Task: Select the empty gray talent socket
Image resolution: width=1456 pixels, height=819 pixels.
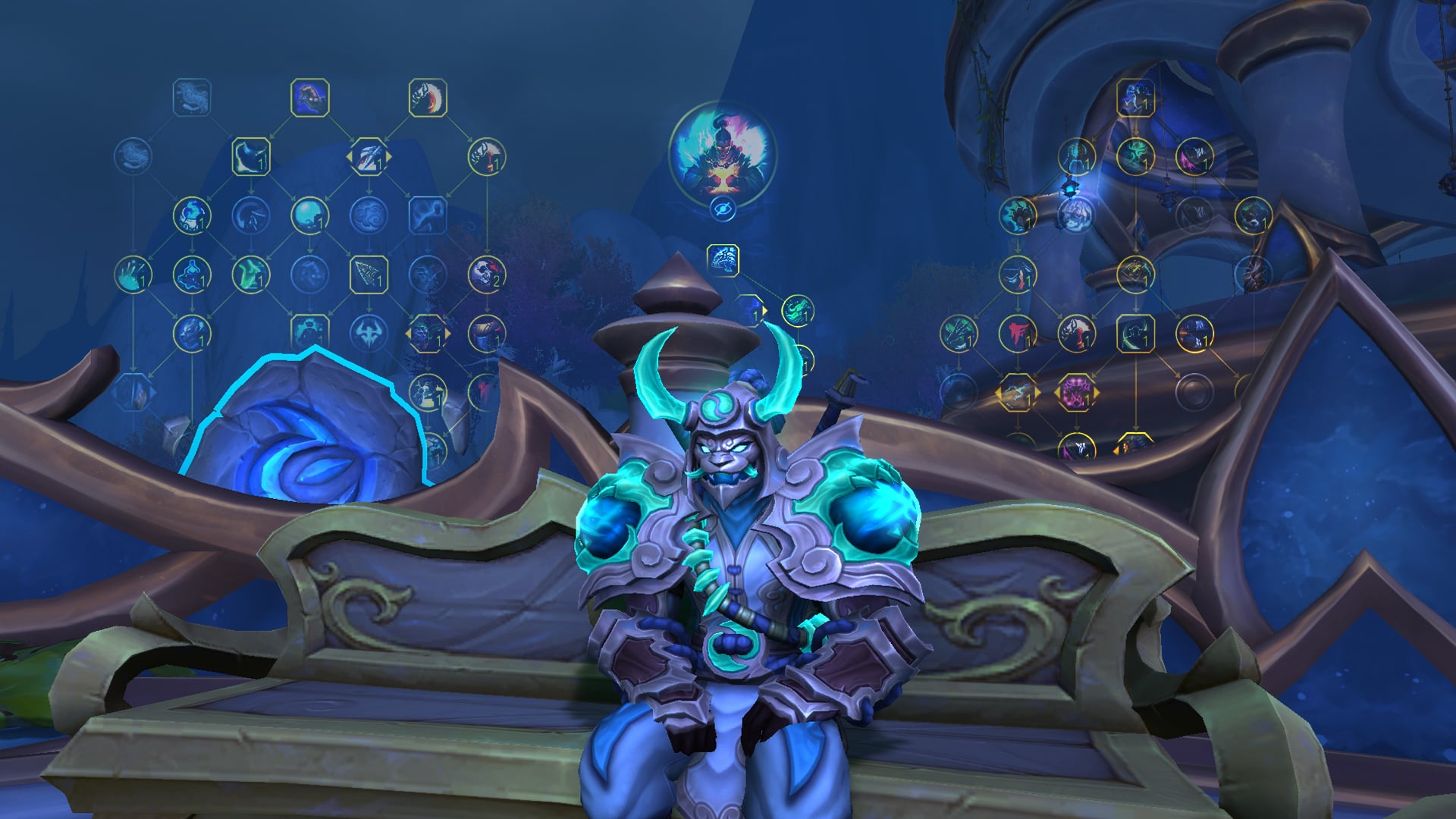Action: [1194, 392]
